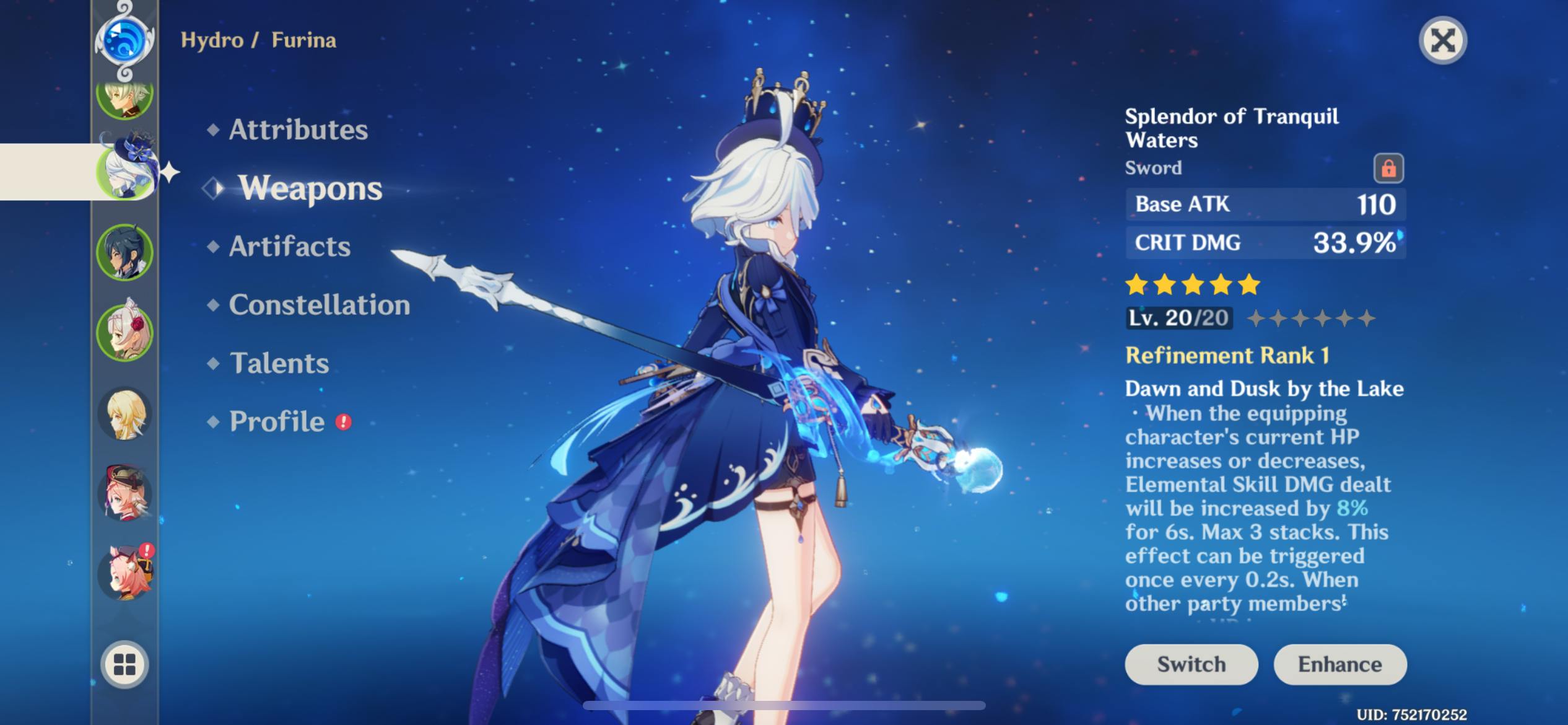Close the character screen
Image resolution: width=1568 pixels, height=725 pixels.
[1442, 41]
